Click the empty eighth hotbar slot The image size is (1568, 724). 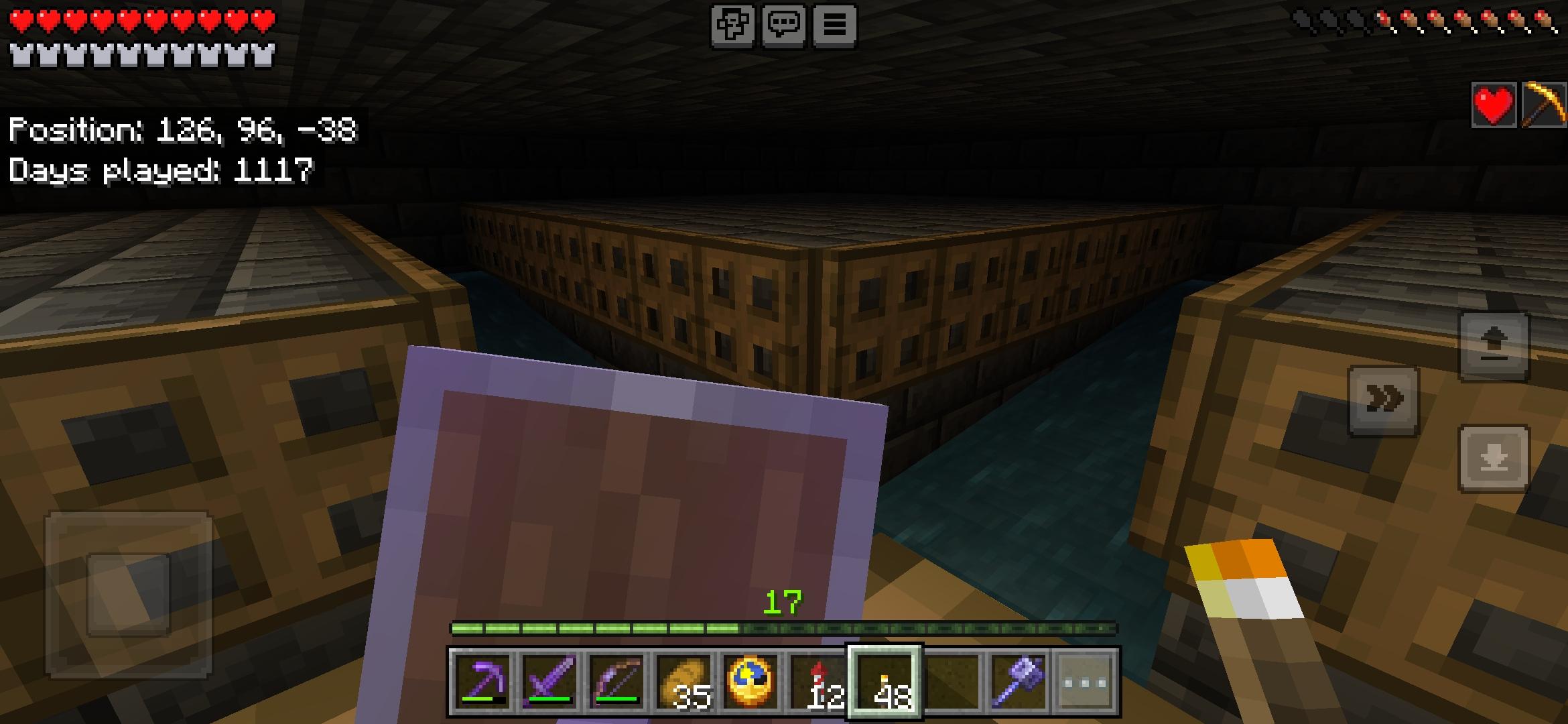[x=952, y=680]
